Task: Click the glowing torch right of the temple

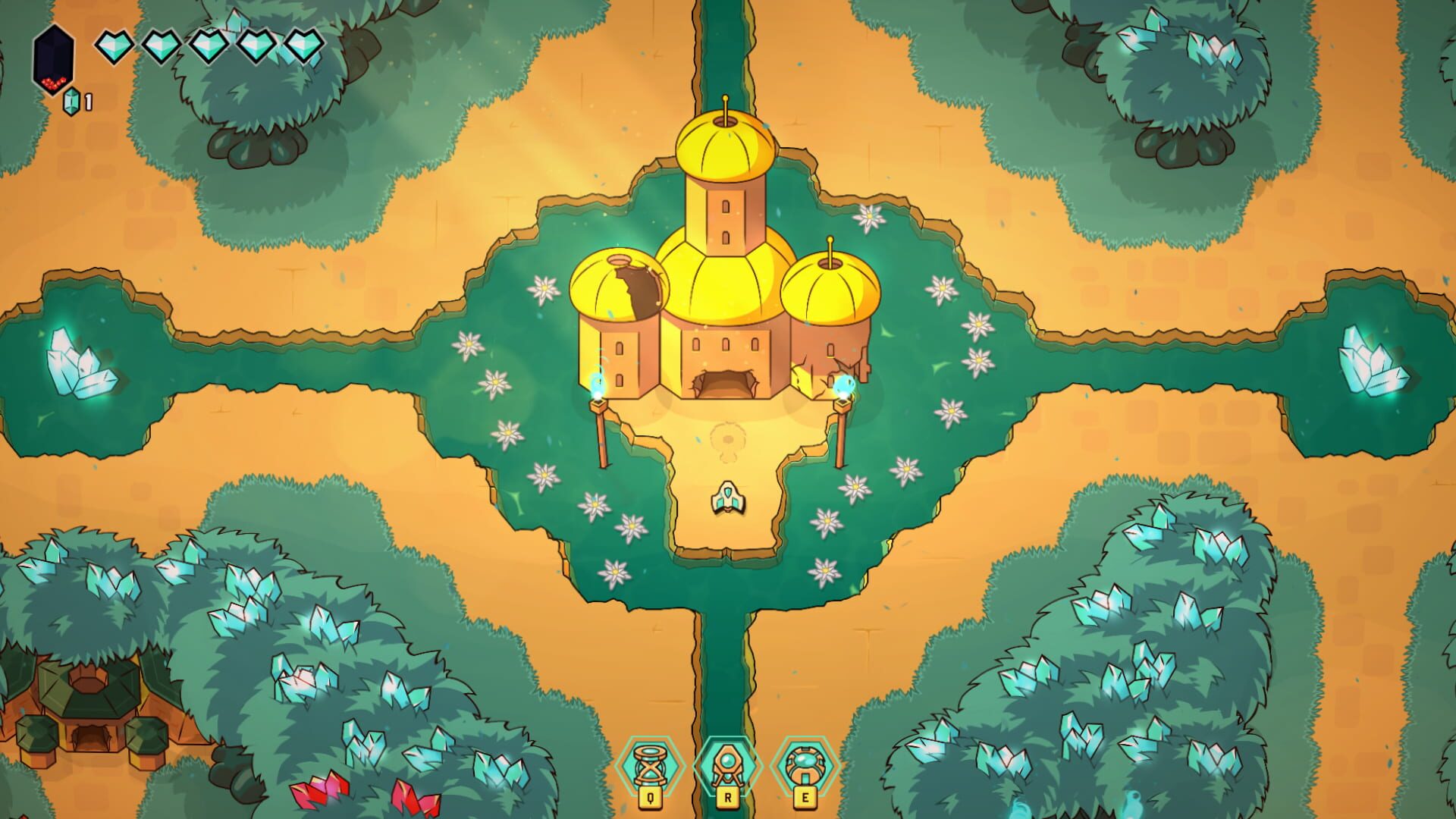Action: pyautogui.click(x=844, y=391)
